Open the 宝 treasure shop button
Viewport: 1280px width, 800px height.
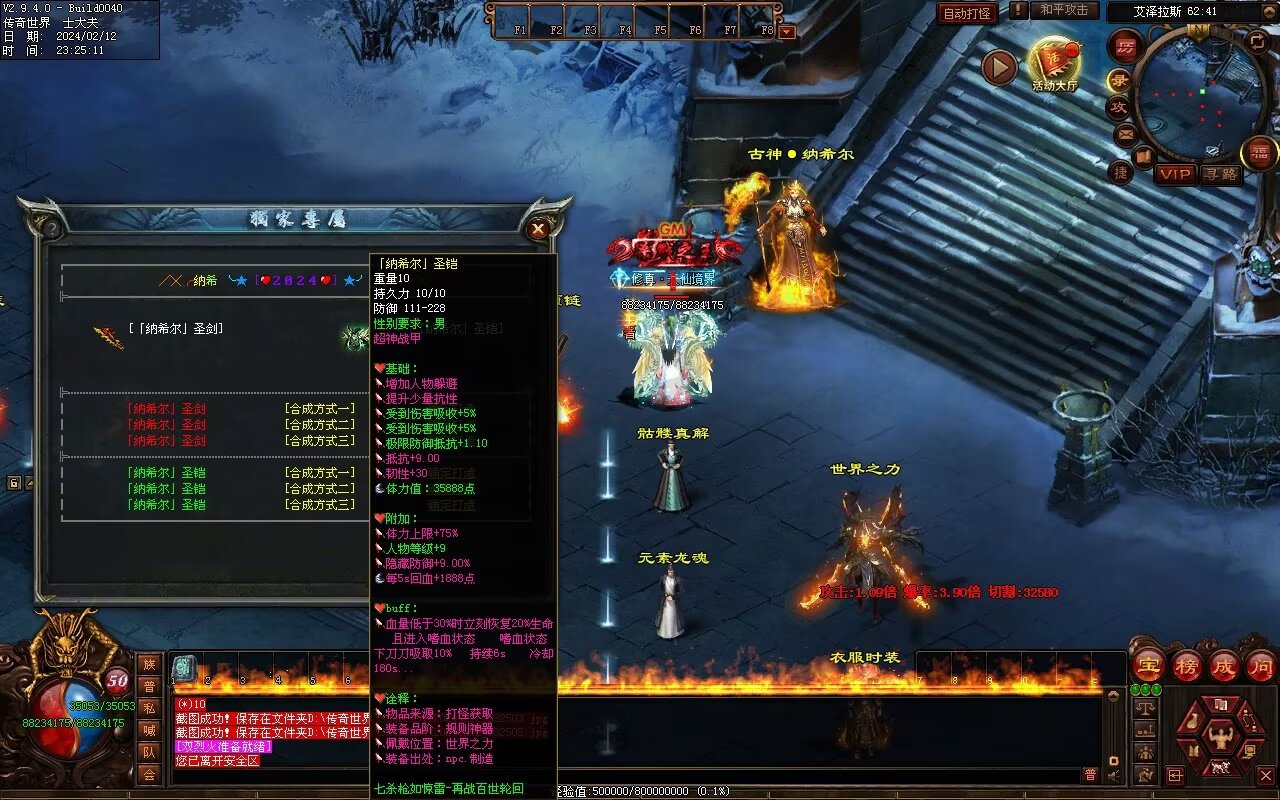click(x=1148, y=665)
